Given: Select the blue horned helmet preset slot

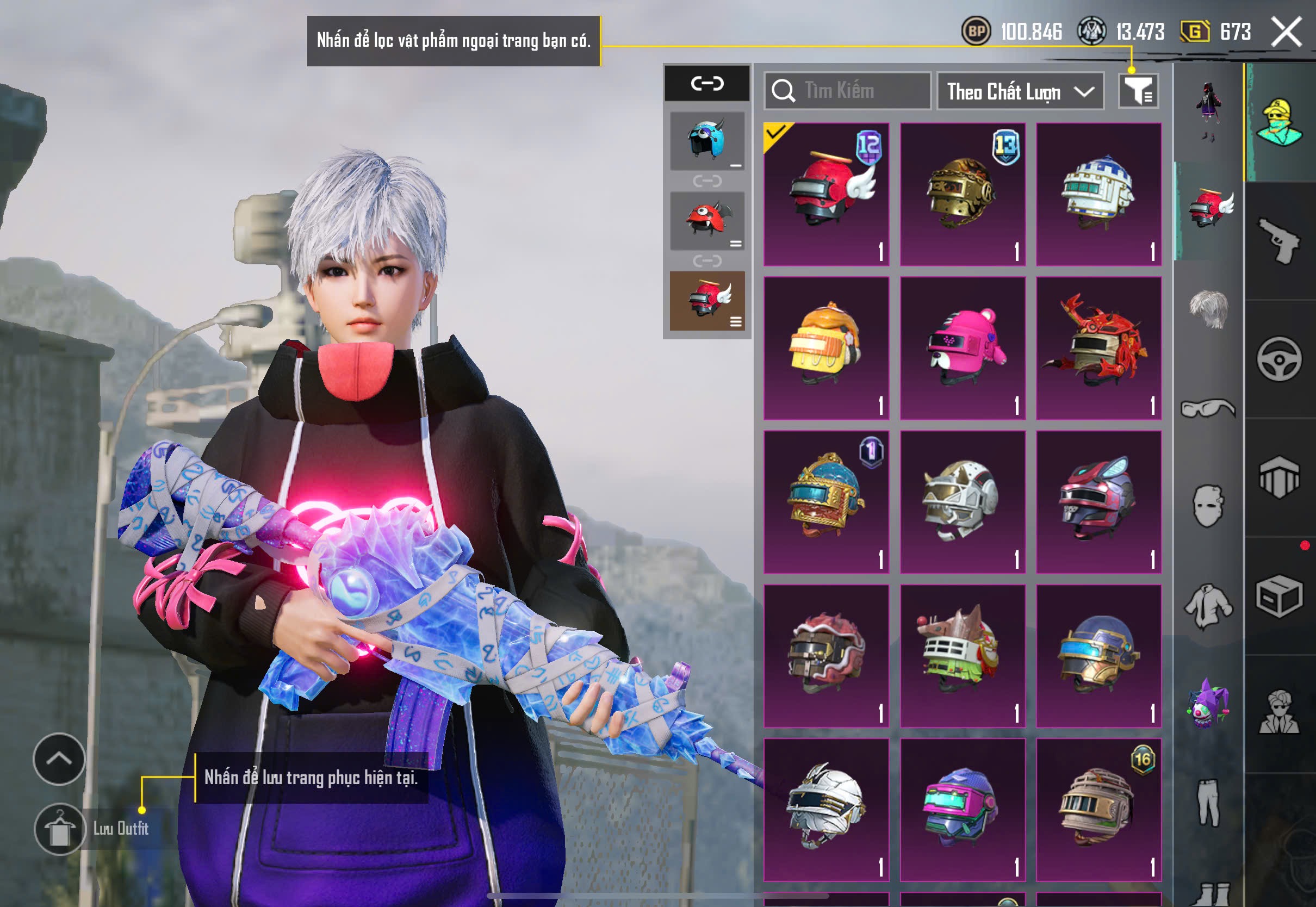Looking at the screenshot, I should [707, 141].
